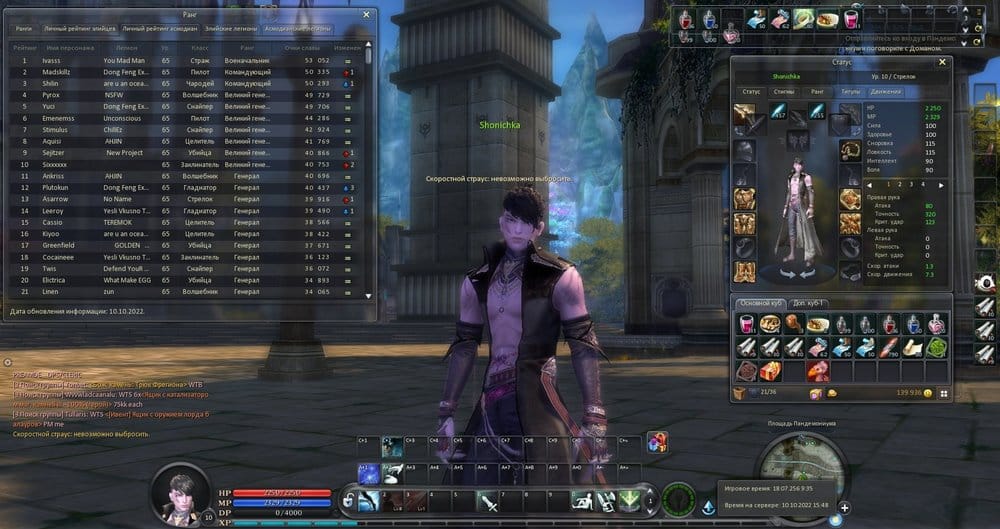1000x529 pixels.
Task: Open the colorful gift box shop icon
Action: [656, 441]
